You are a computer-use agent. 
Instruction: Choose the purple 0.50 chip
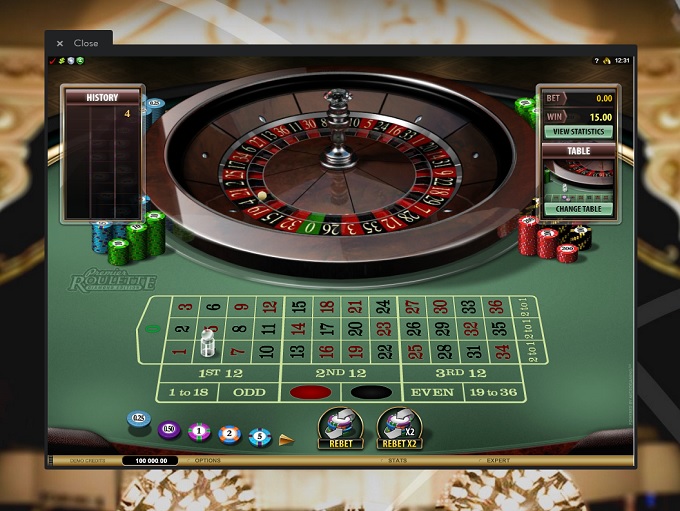click(169, 430)
